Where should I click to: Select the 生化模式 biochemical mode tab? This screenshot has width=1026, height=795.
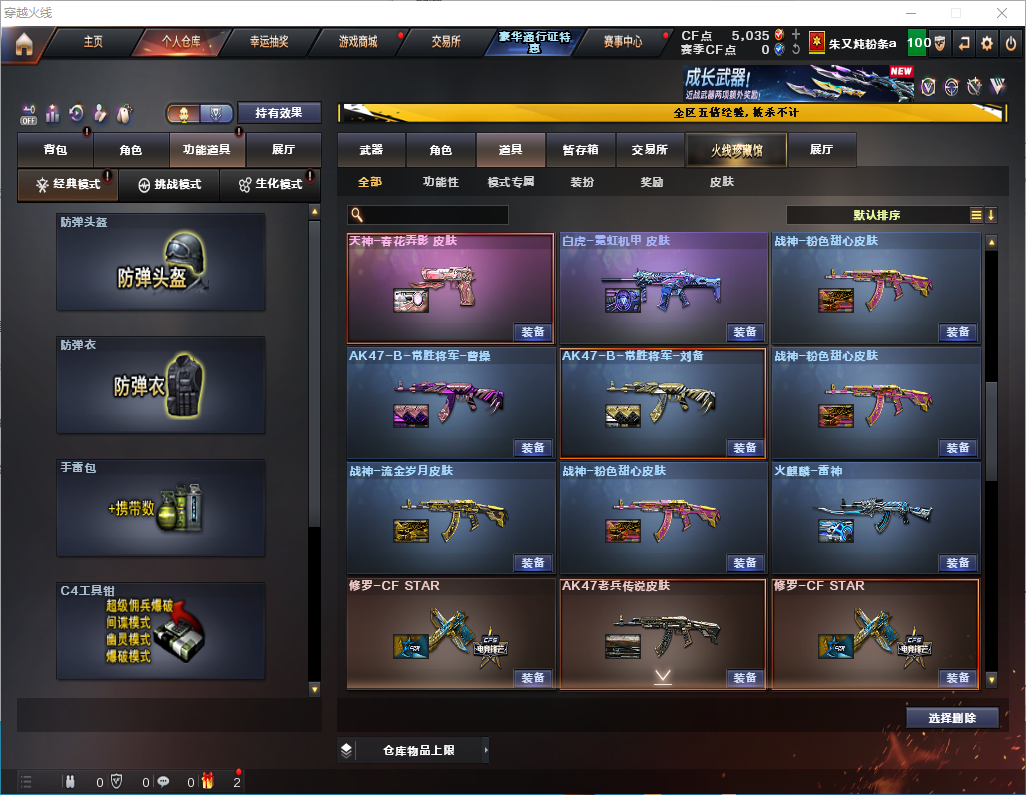tap(270, 185)
